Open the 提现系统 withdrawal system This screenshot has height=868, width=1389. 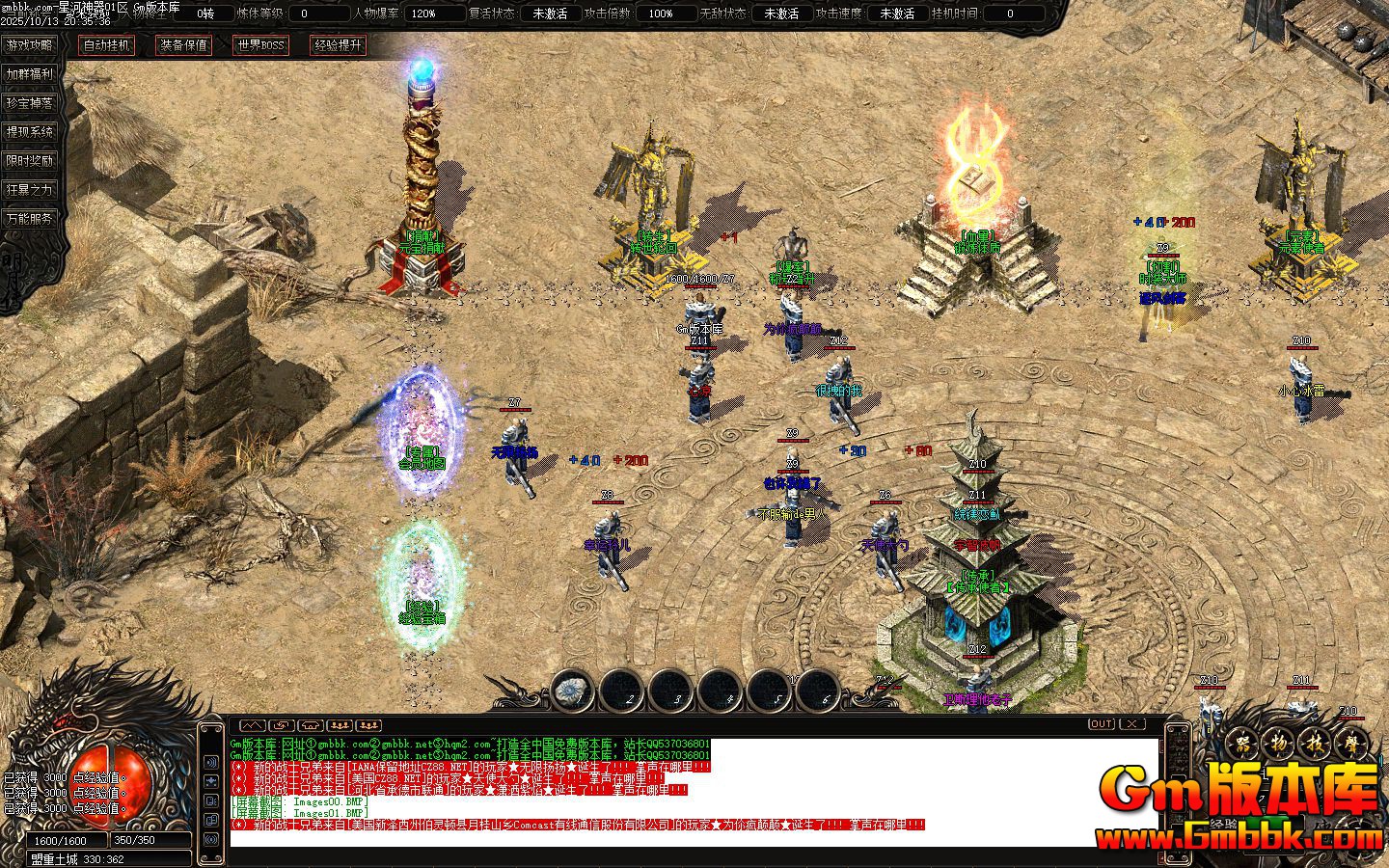coord(29,132)
